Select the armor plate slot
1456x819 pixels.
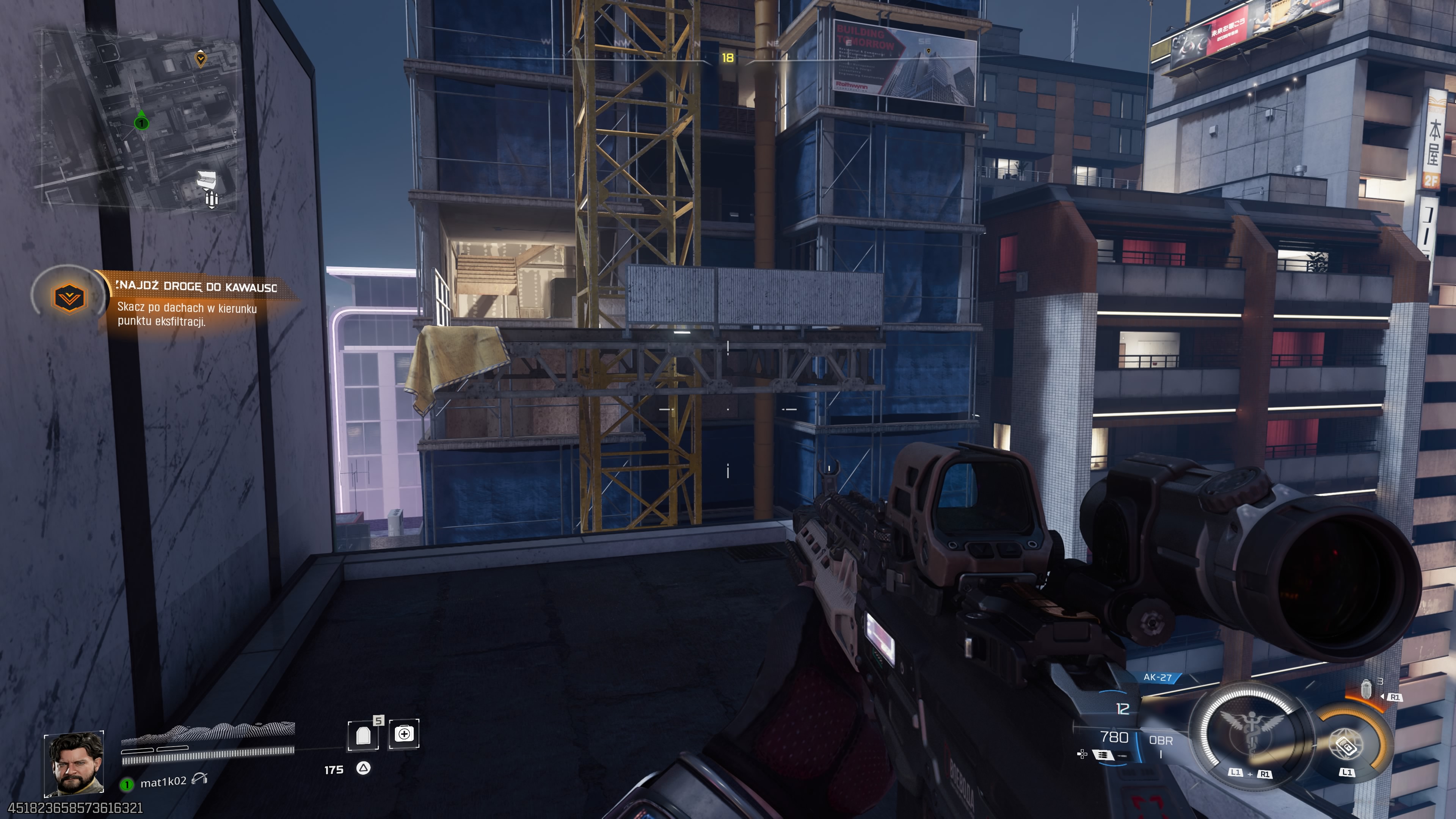pos(364,735)
